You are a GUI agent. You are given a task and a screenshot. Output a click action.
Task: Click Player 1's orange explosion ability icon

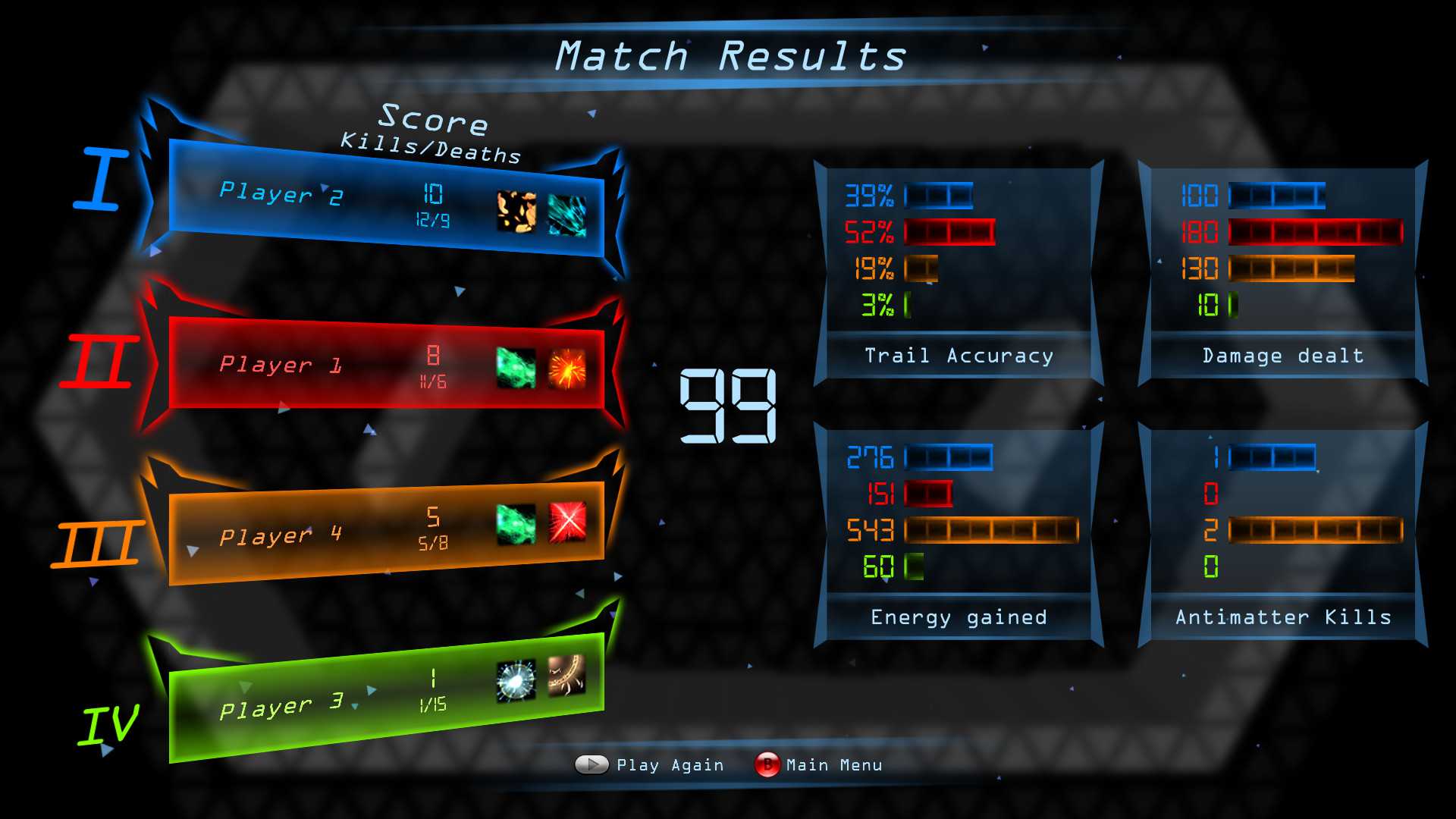567,369
